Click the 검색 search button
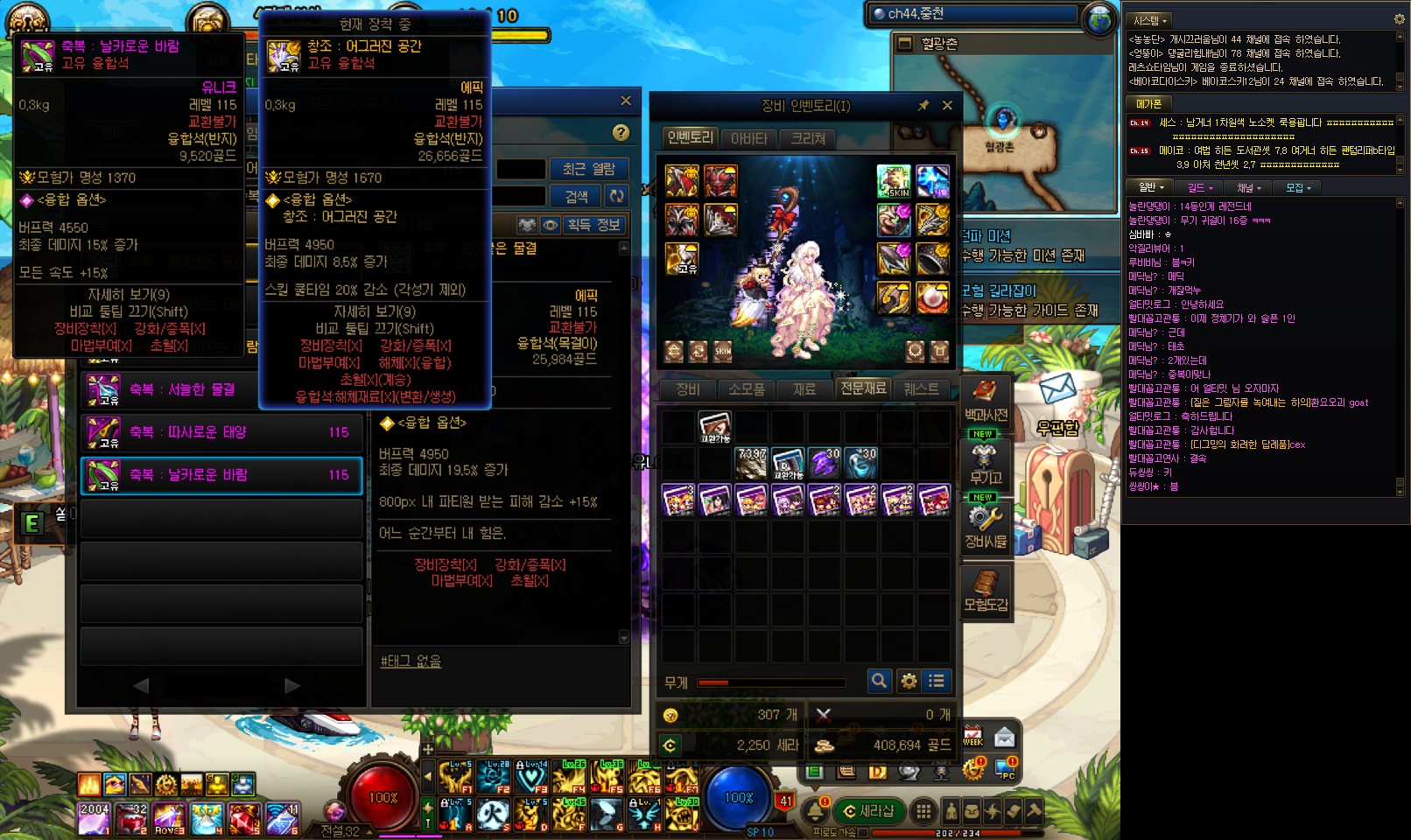 [x=576, y=196]
